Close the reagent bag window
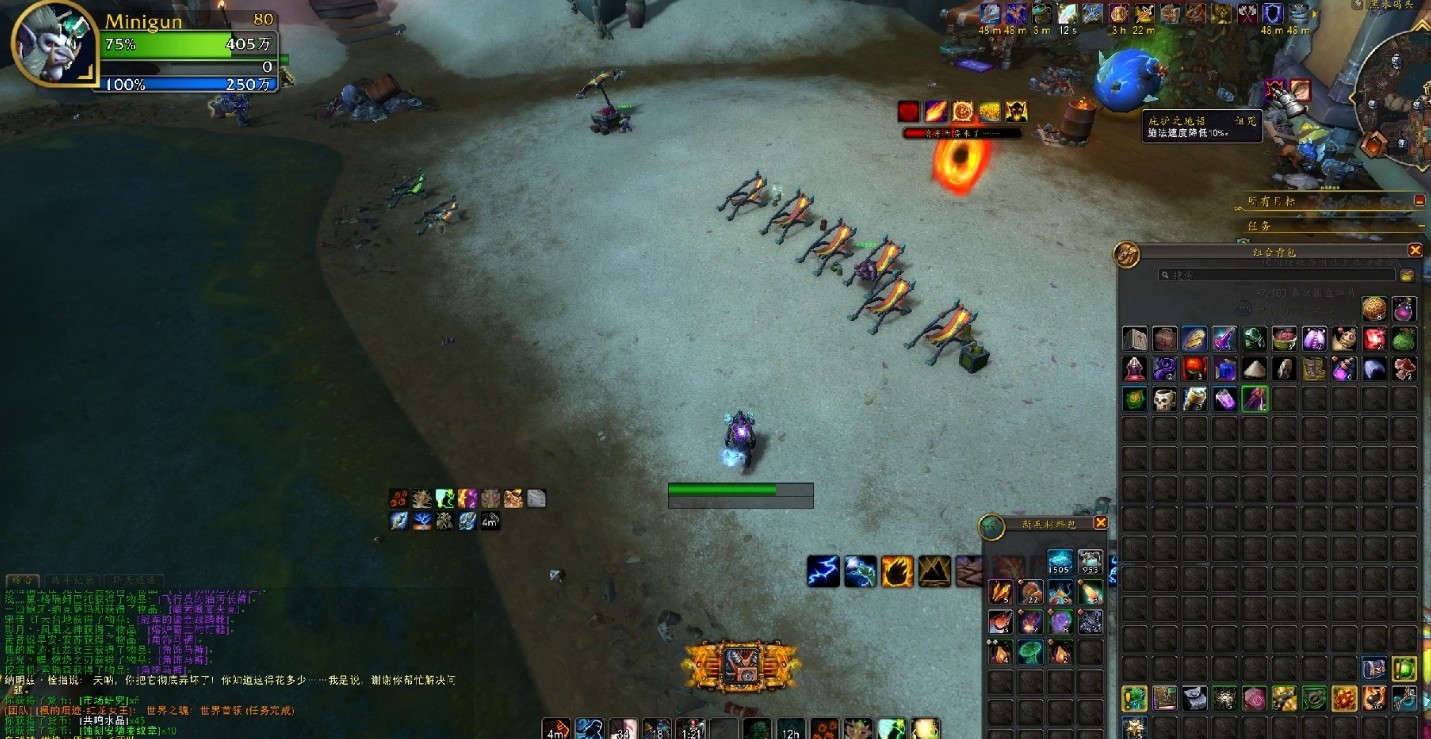 [1101, 523]
